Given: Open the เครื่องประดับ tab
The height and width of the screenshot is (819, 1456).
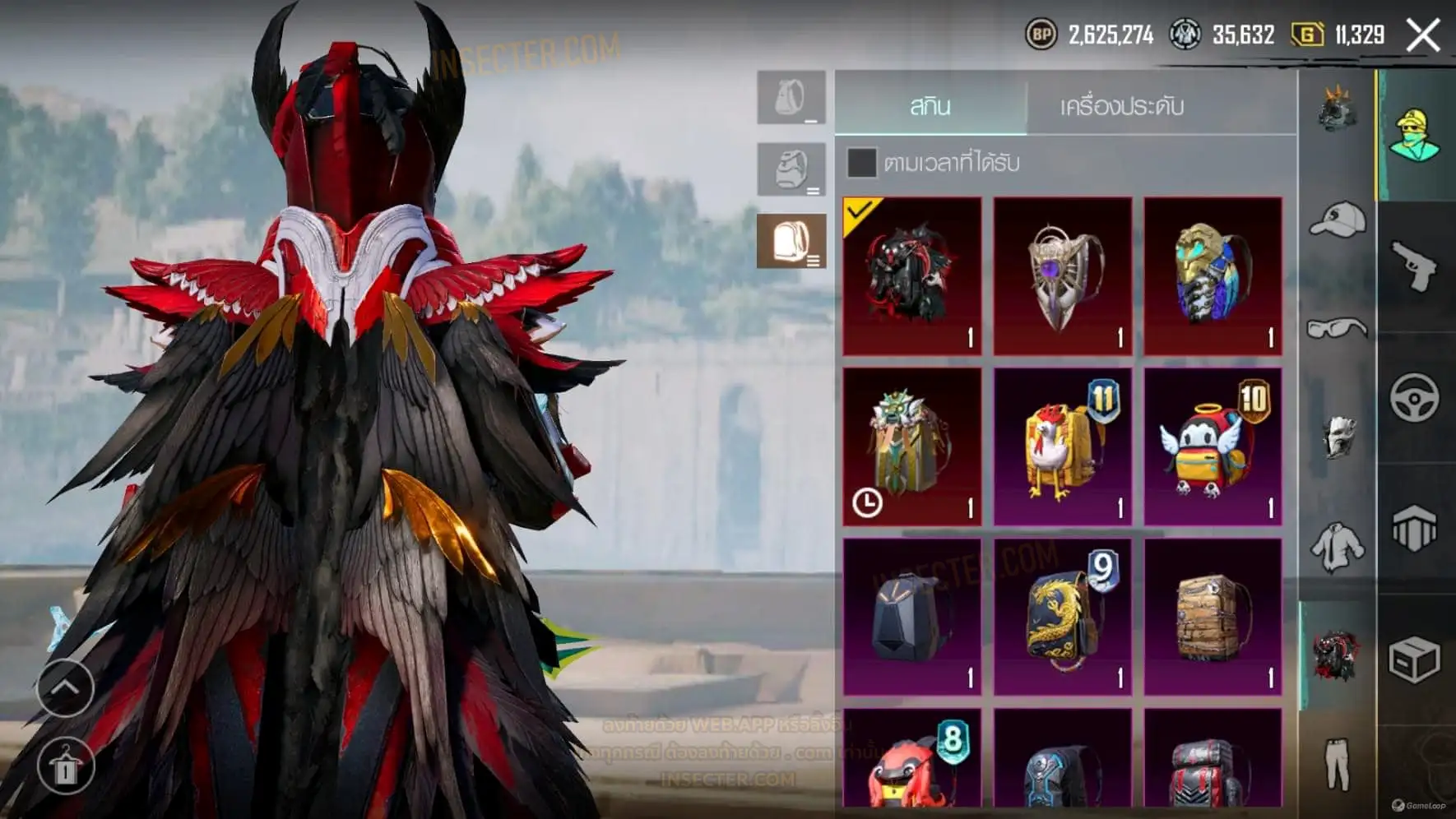Looking at the screenshot, I should point(1121,106).
